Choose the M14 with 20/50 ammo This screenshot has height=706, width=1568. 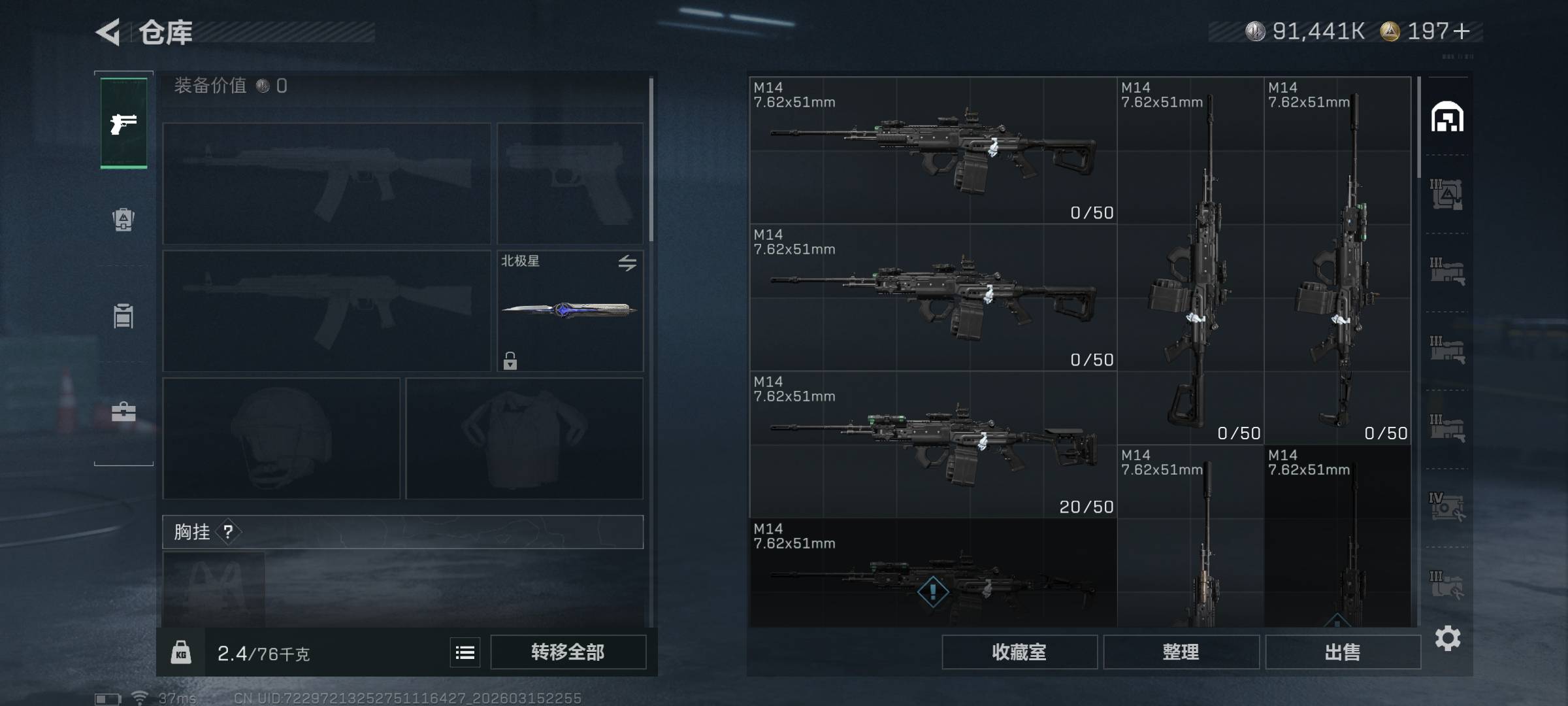pos(933,445)
